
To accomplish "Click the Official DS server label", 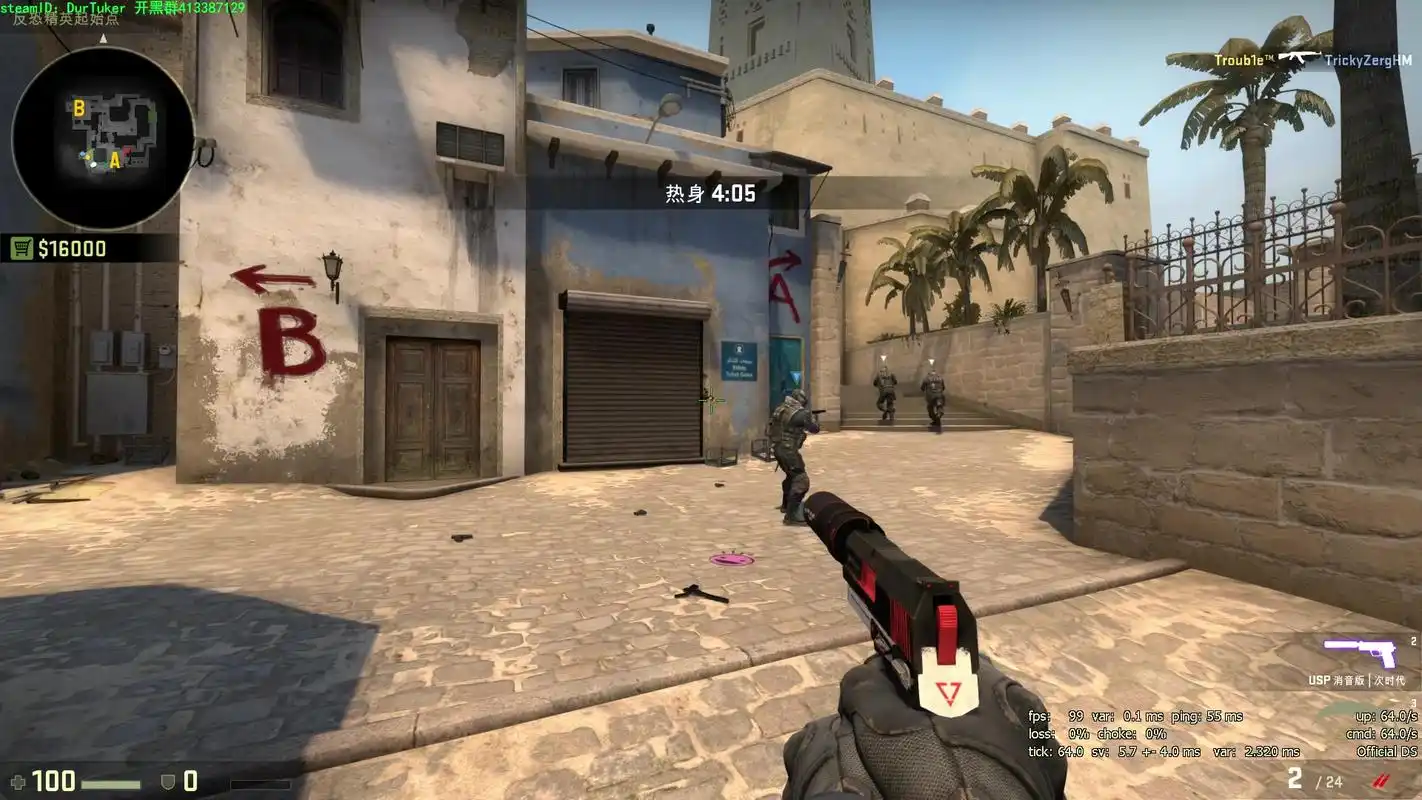I will (1387, 750).
